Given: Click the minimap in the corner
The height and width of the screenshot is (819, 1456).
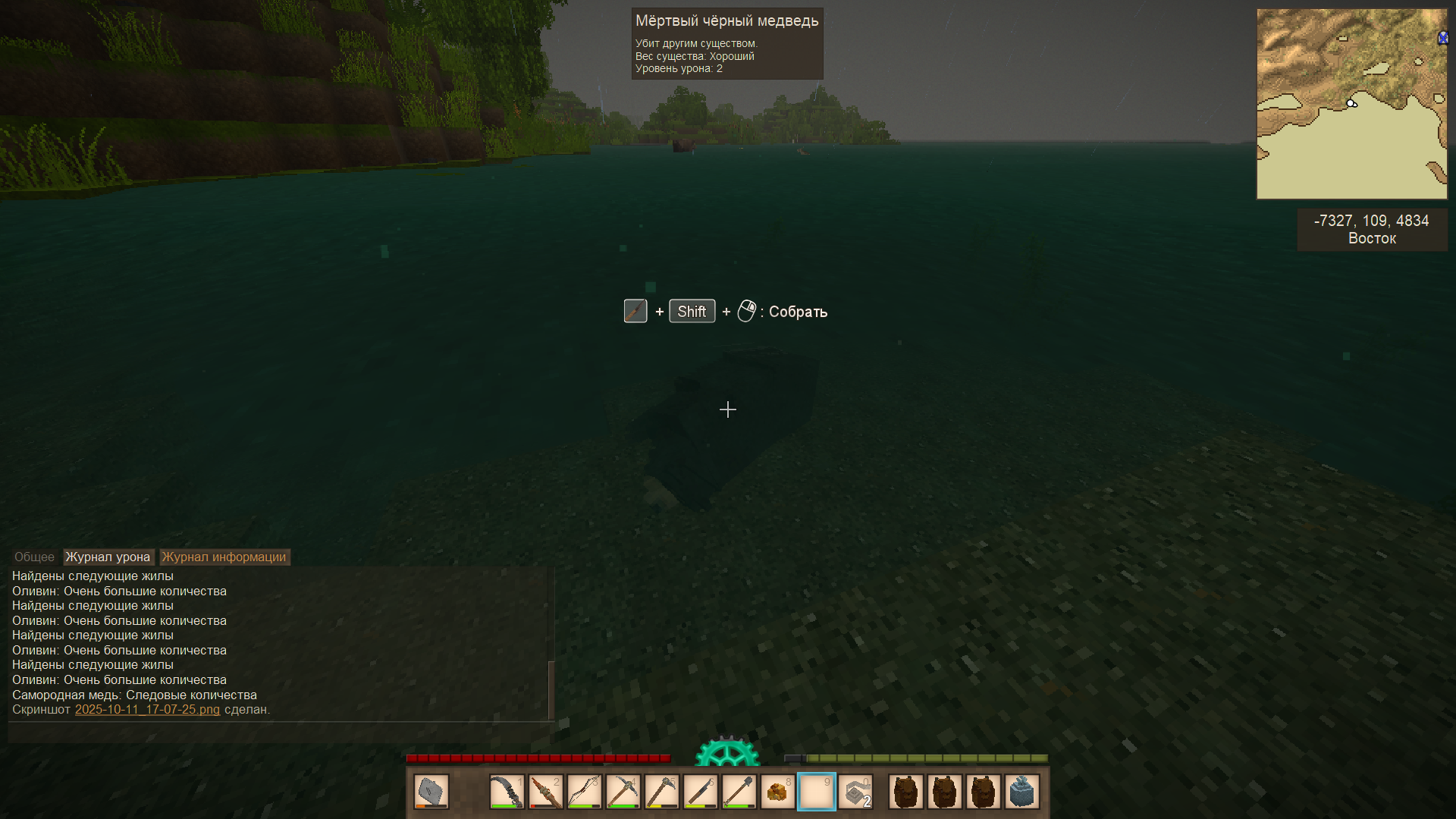Looking at the screenshot, I should point(1351,104).
